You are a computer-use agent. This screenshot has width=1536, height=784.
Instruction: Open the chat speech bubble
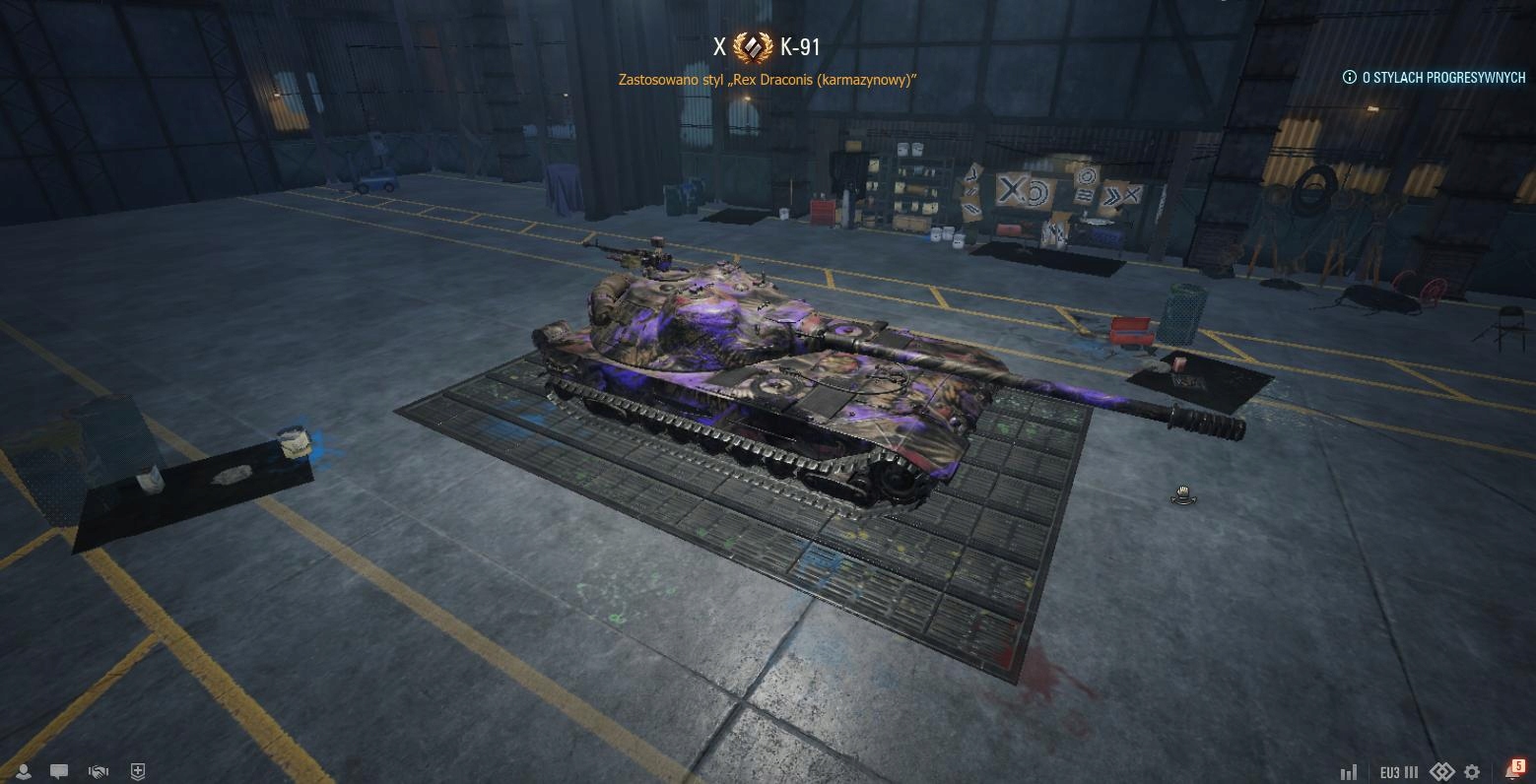pos(59,772)
